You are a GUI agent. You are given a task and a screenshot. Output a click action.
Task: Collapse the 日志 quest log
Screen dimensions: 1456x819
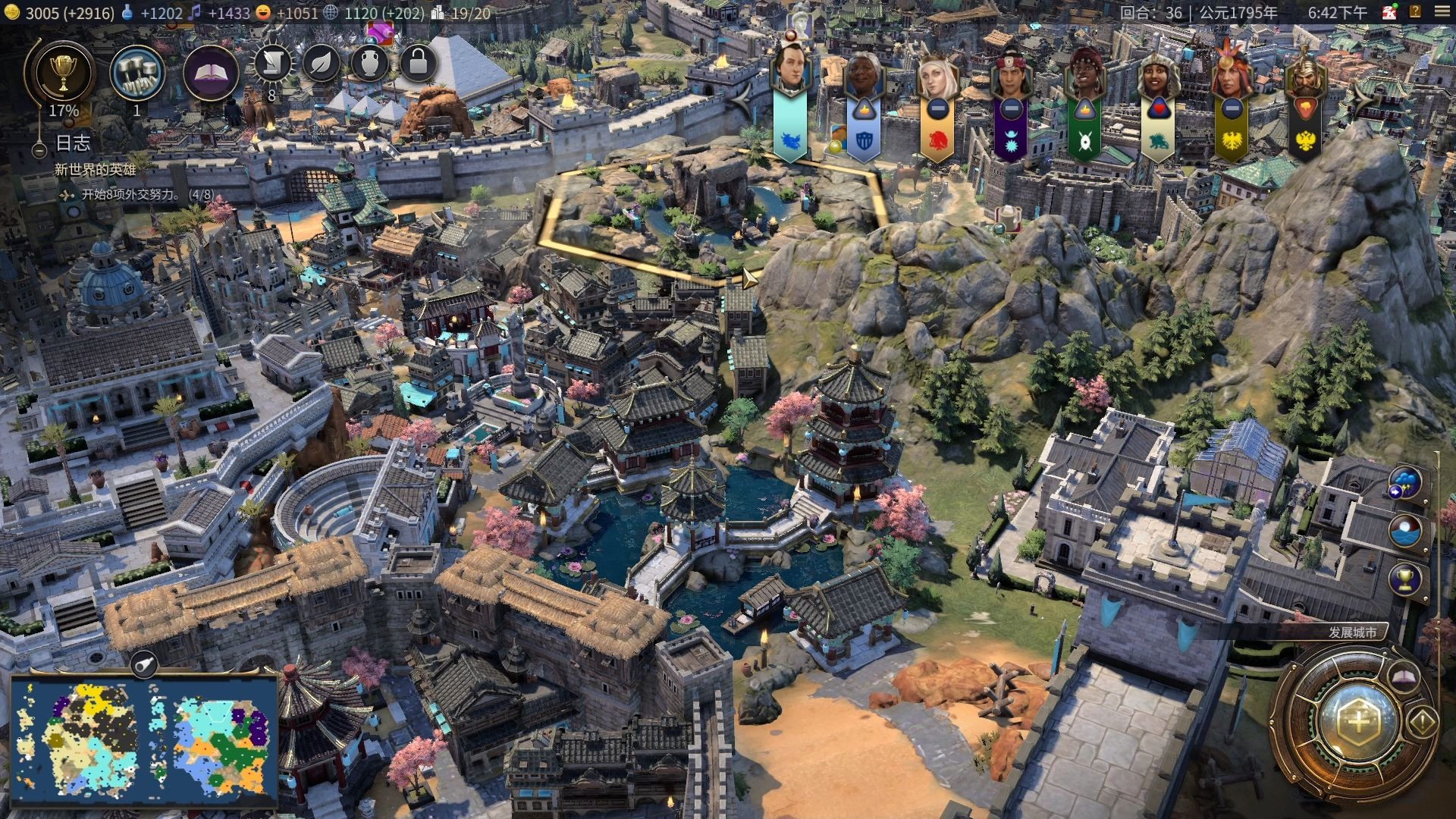(39, 151)
